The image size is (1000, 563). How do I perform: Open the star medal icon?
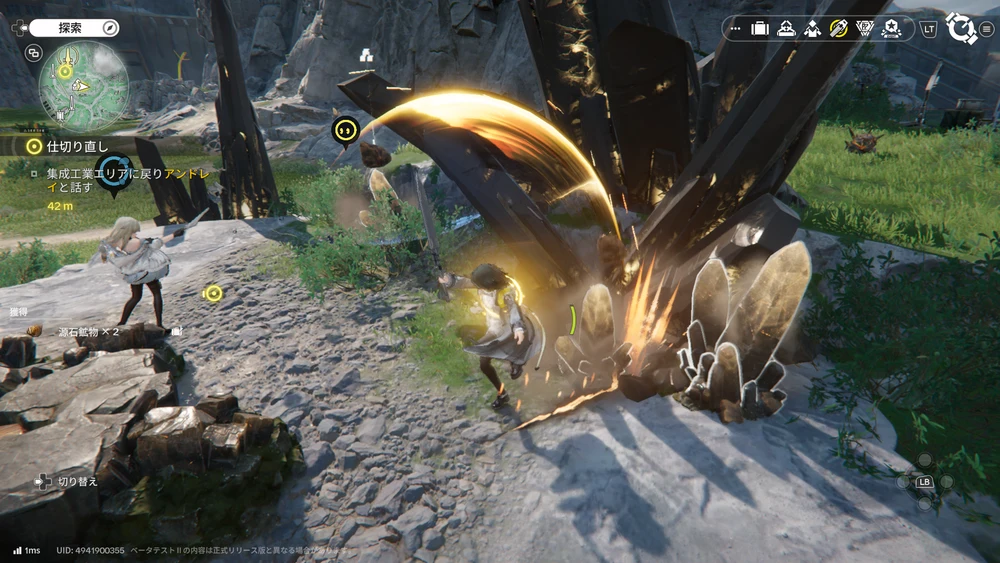(x=890, y=29)
